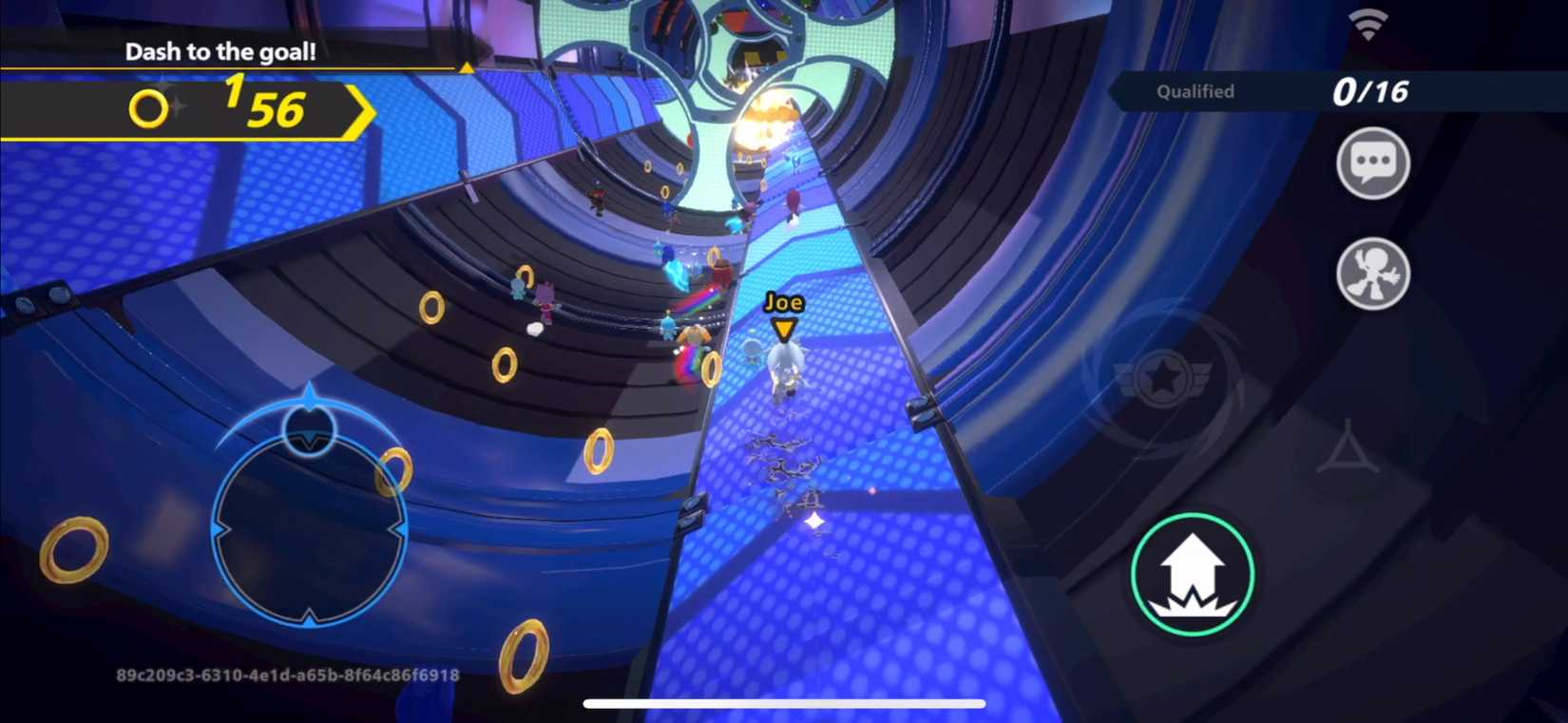
Task: Open the Dash to the goal banner
Action: [221, 52]
